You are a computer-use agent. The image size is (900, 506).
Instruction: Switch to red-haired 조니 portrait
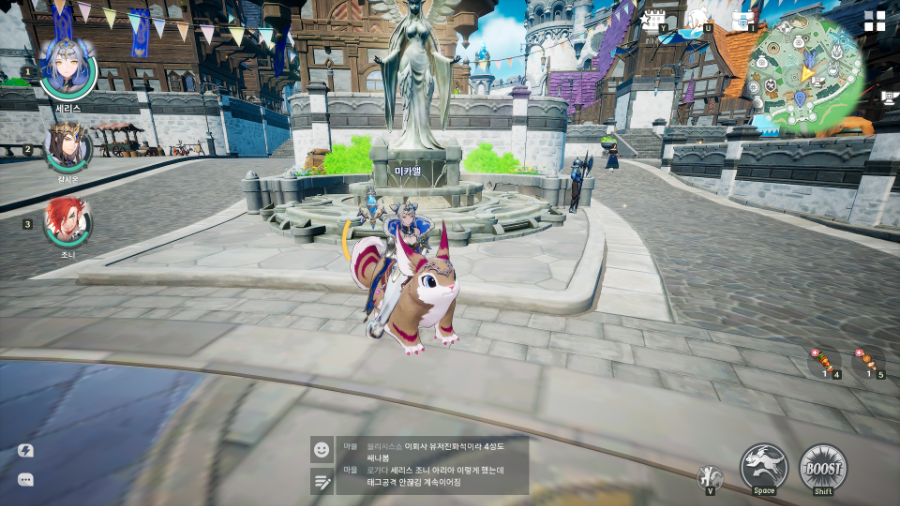tap(68, 222)
